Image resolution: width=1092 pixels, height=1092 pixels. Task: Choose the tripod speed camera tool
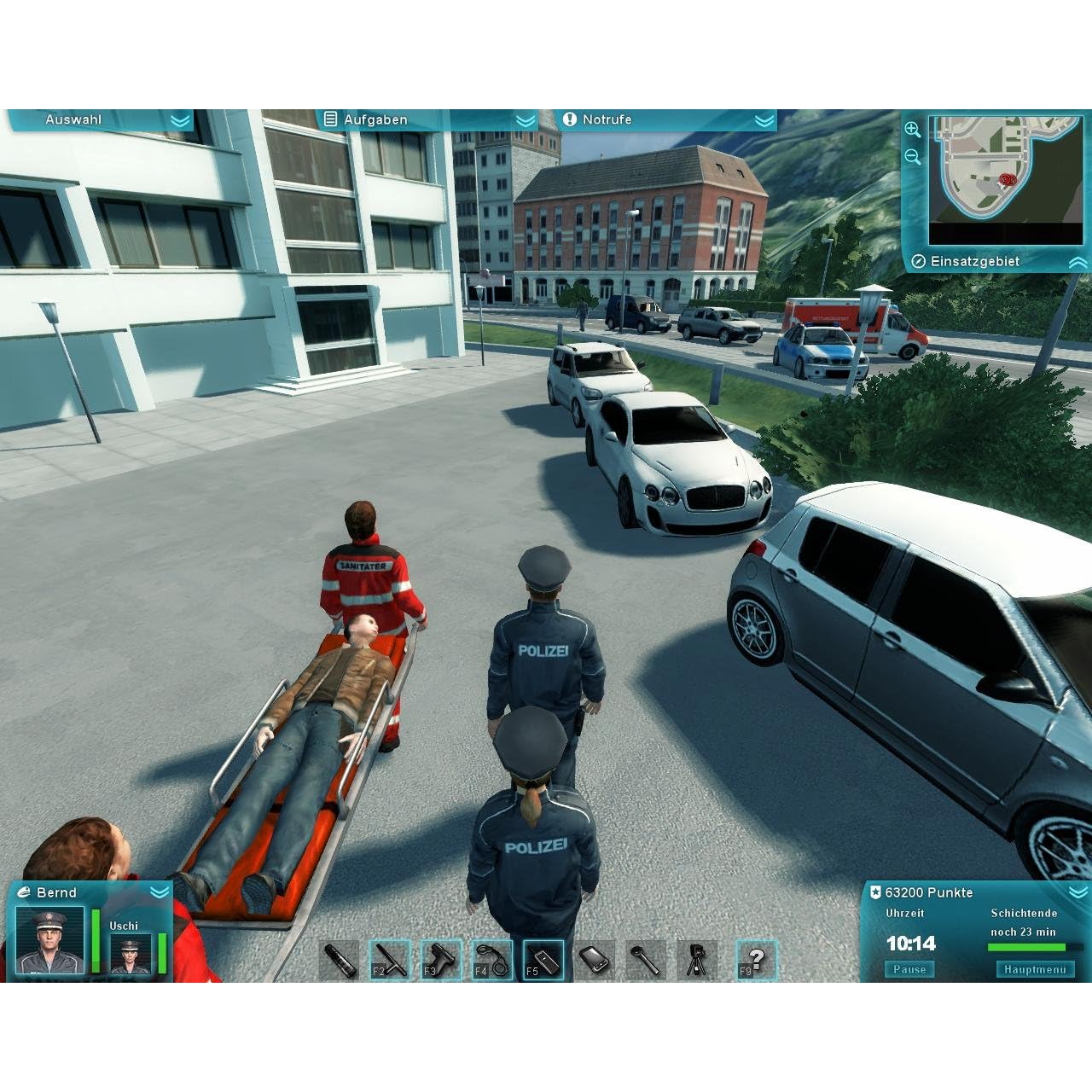(696, 960)
